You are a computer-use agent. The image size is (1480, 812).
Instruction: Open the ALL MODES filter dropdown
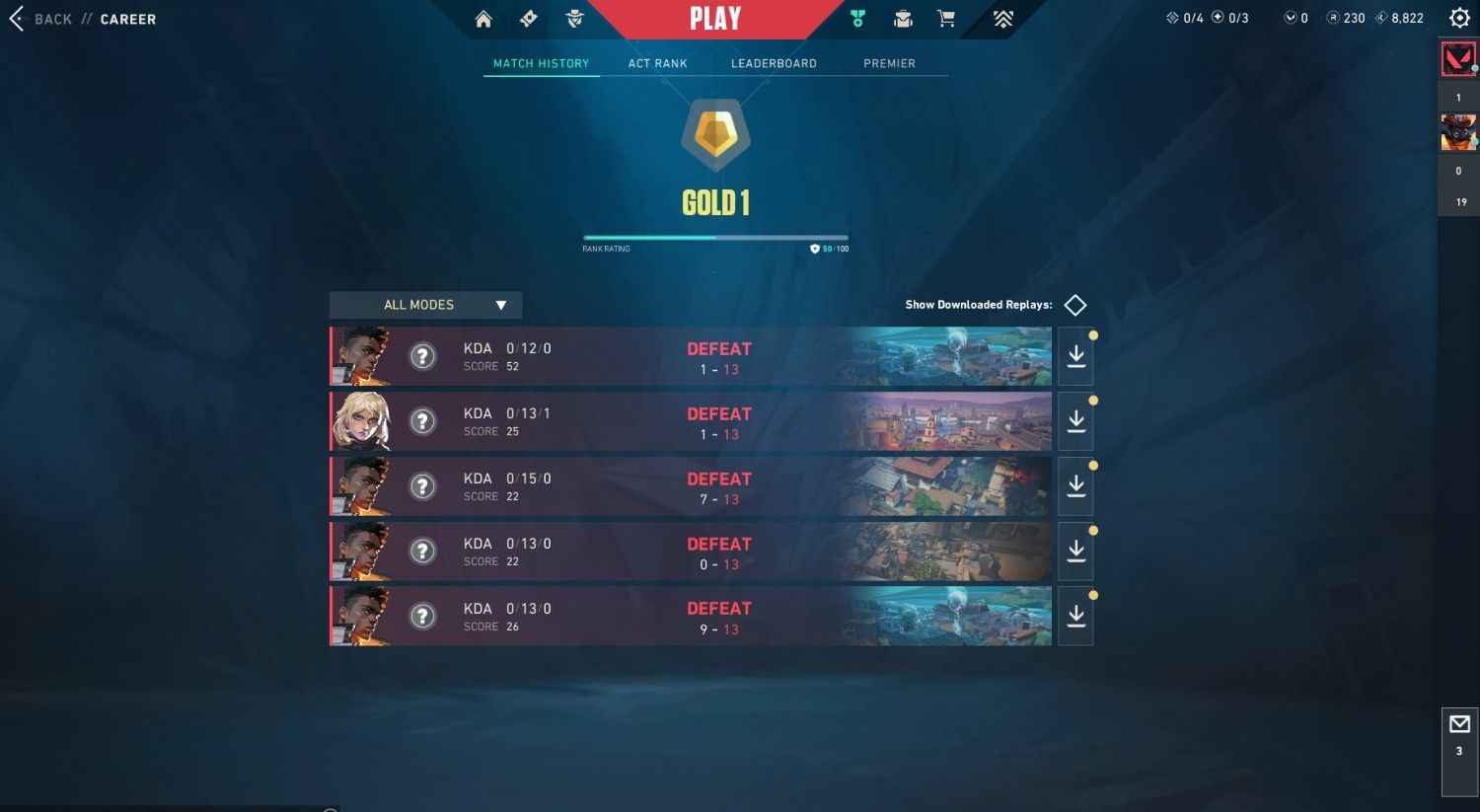pos(424,304)
